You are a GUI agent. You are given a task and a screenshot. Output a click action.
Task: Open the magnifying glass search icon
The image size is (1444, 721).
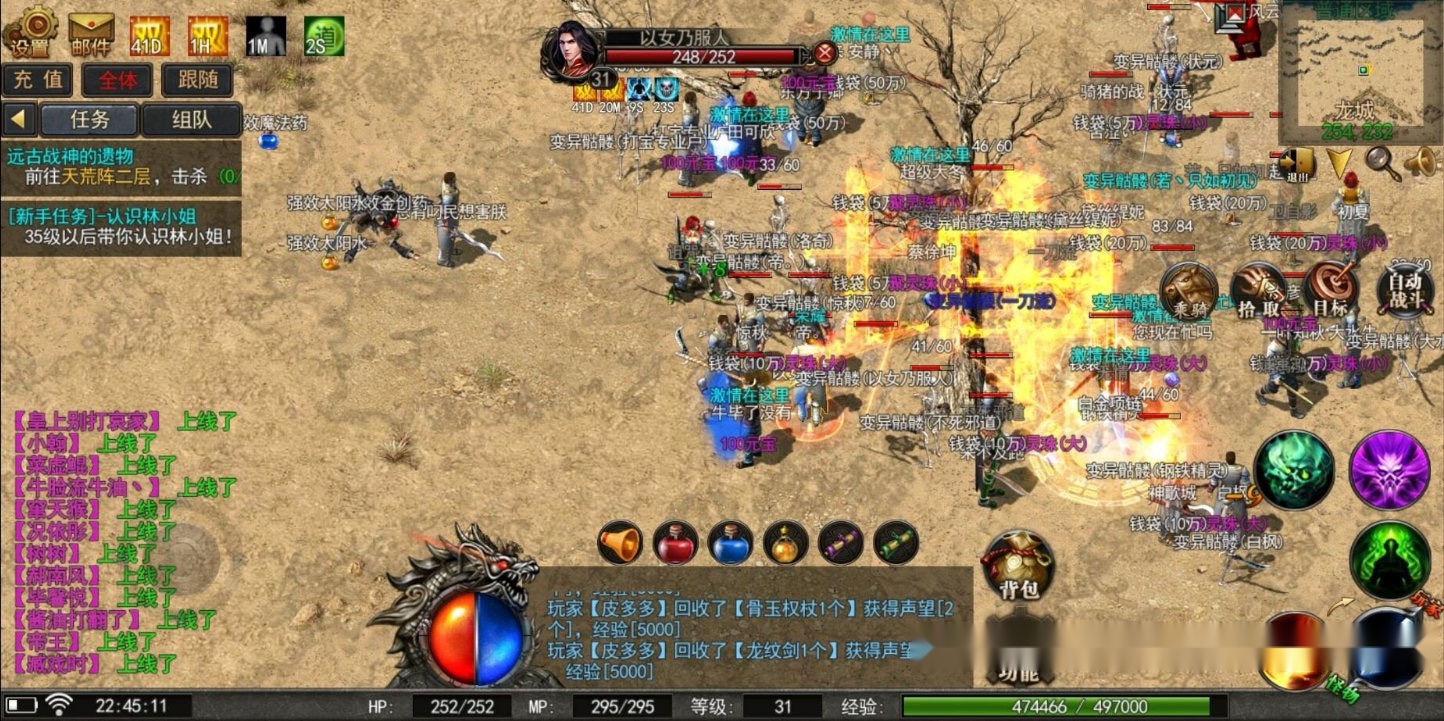(x=1383, y=161)
